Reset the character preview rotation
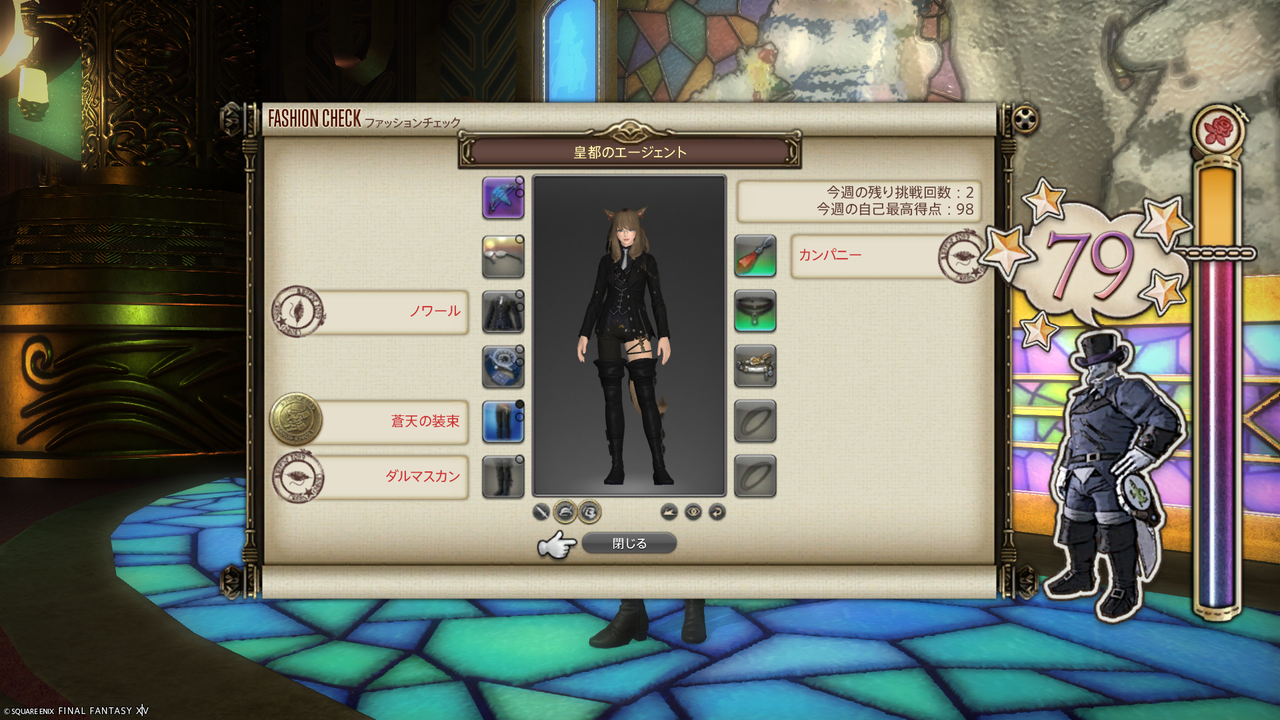This screenshot has height=720, width=1280. click(x=717, y=511)
